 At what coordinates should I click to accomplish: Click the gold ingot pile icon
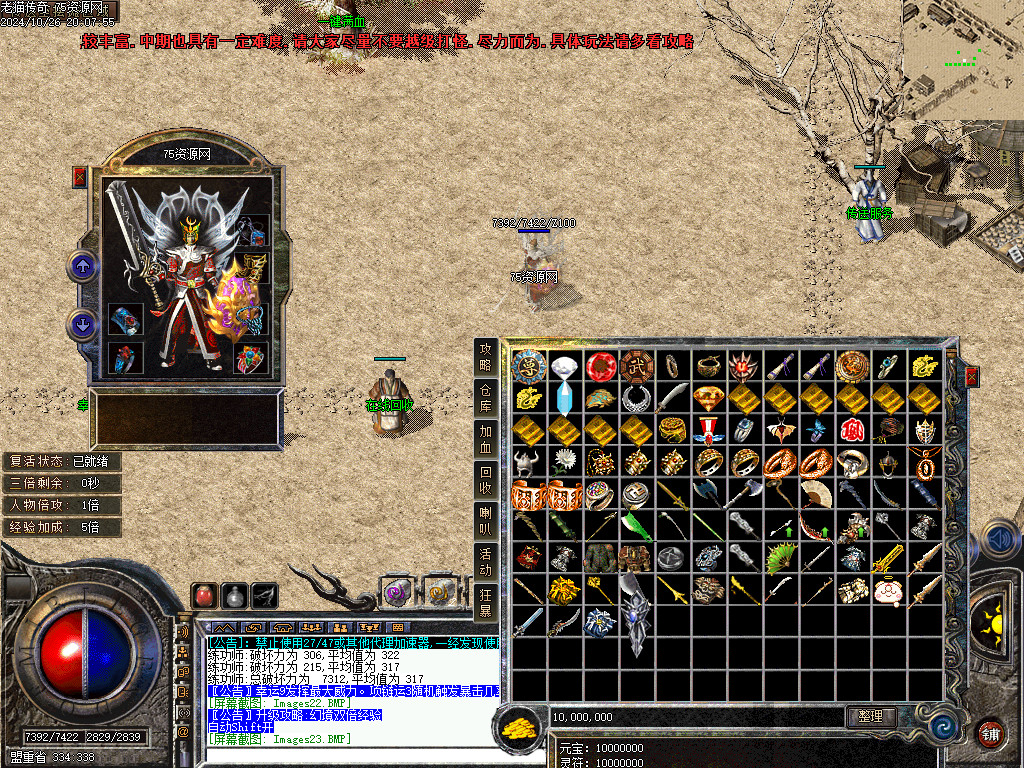click(518, 726)
